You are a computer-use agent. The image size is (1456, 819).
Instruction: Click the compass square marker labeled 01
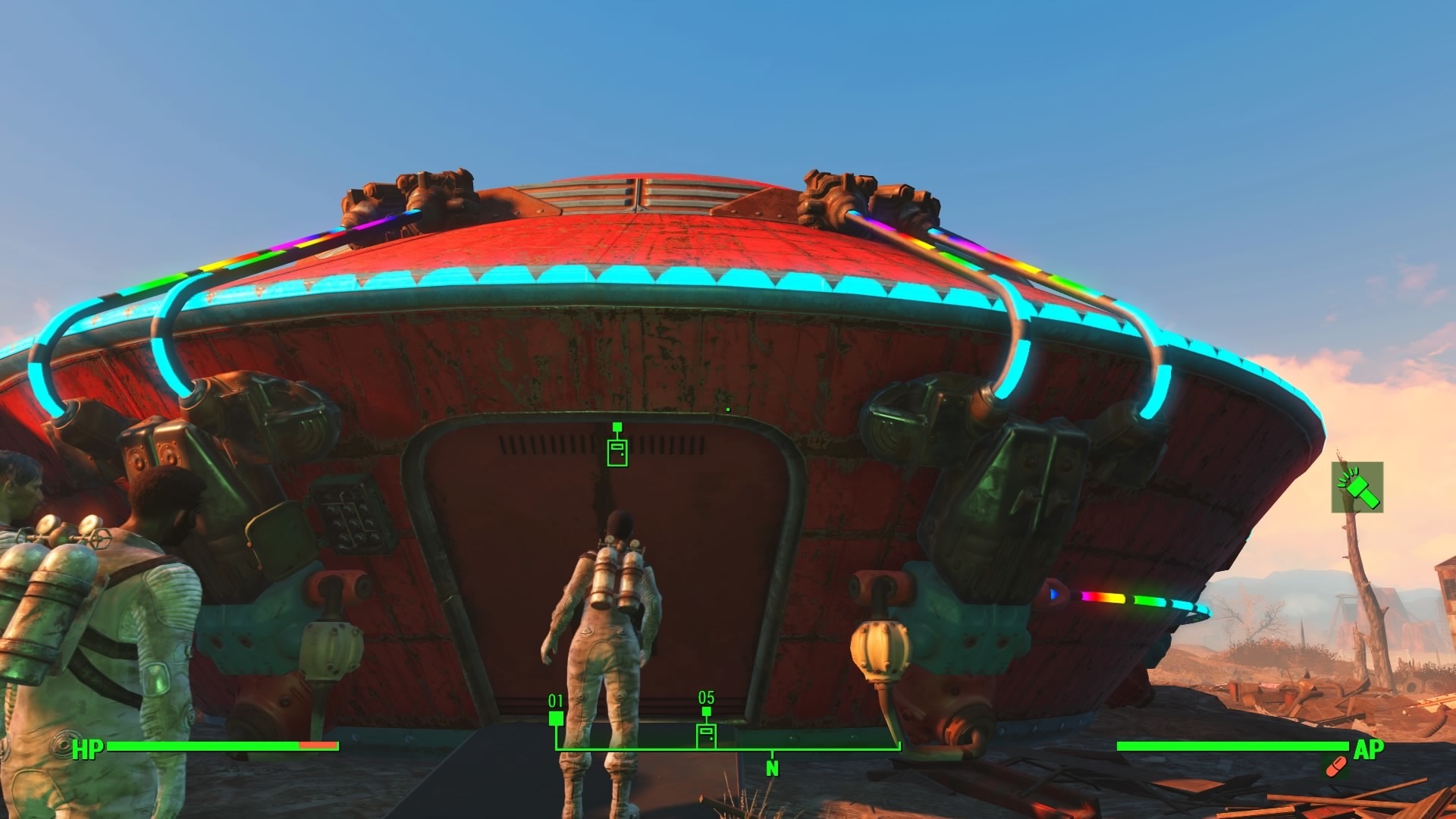(556, 718)
